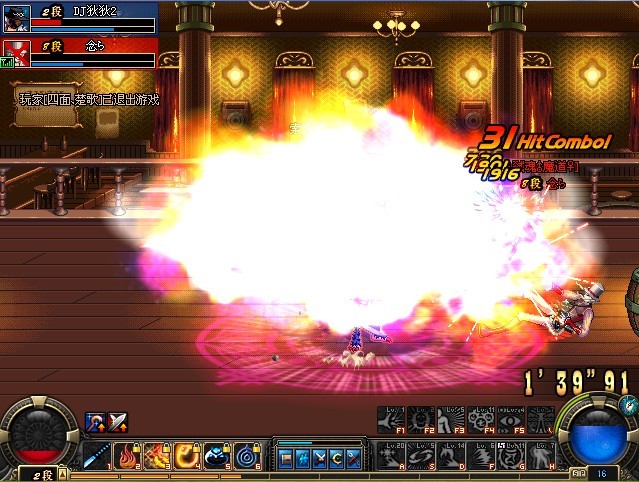
Task: Activate the swirl skill on S
Action: click(421, 455)
